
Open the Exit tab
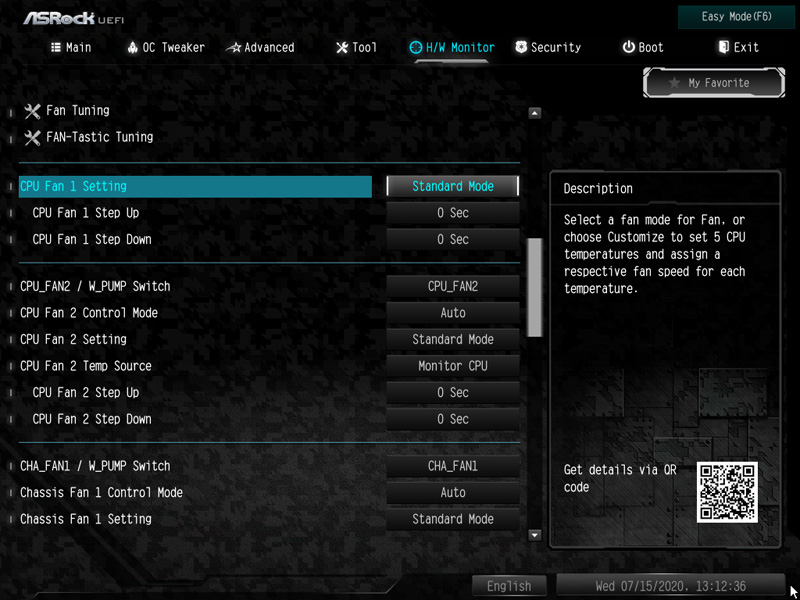(739, 47)
